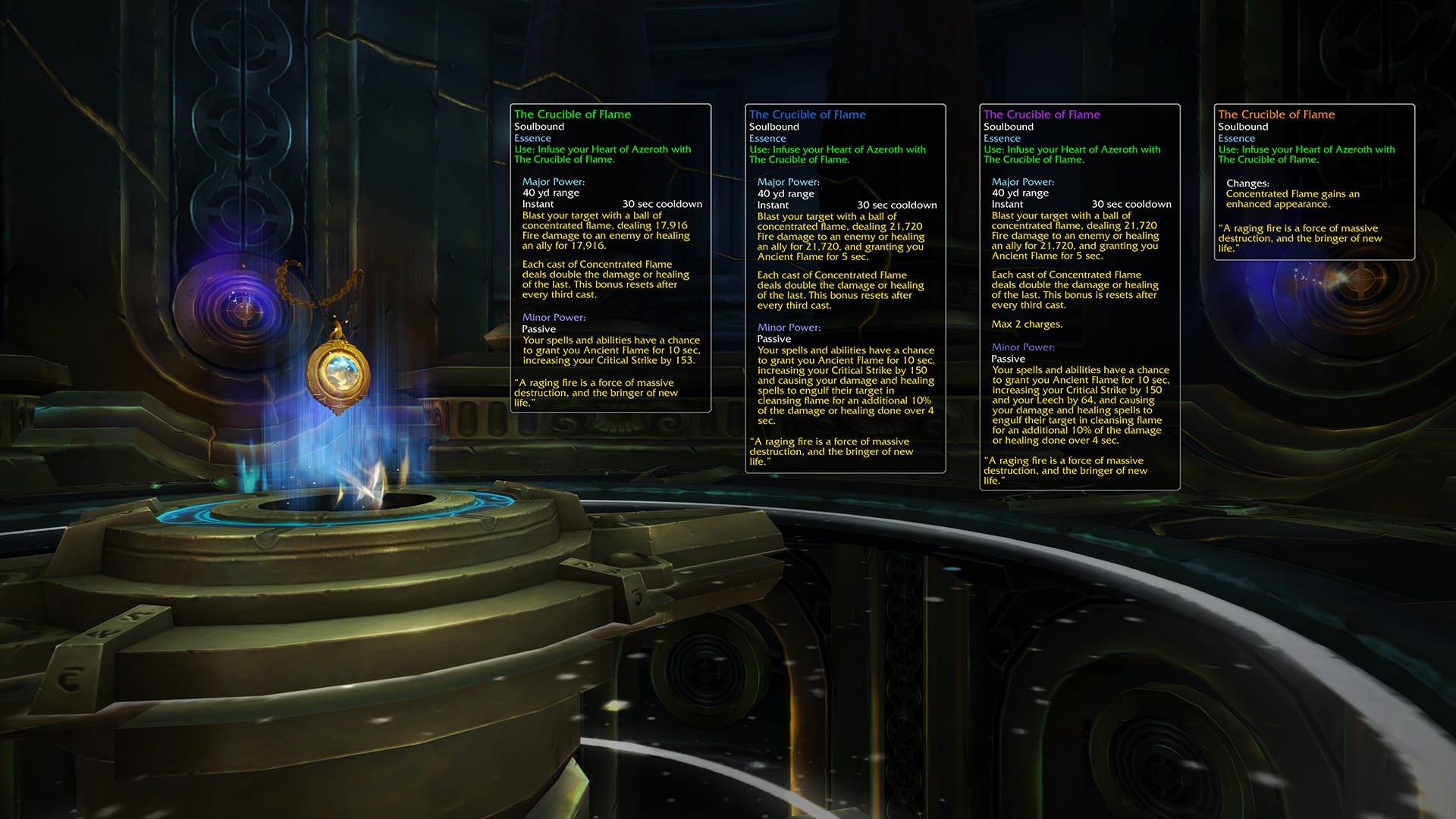Screen dimensions: 1456x819
Task: Toggle the Passive label under Minor Power
Action: click(x=540, y=328)
